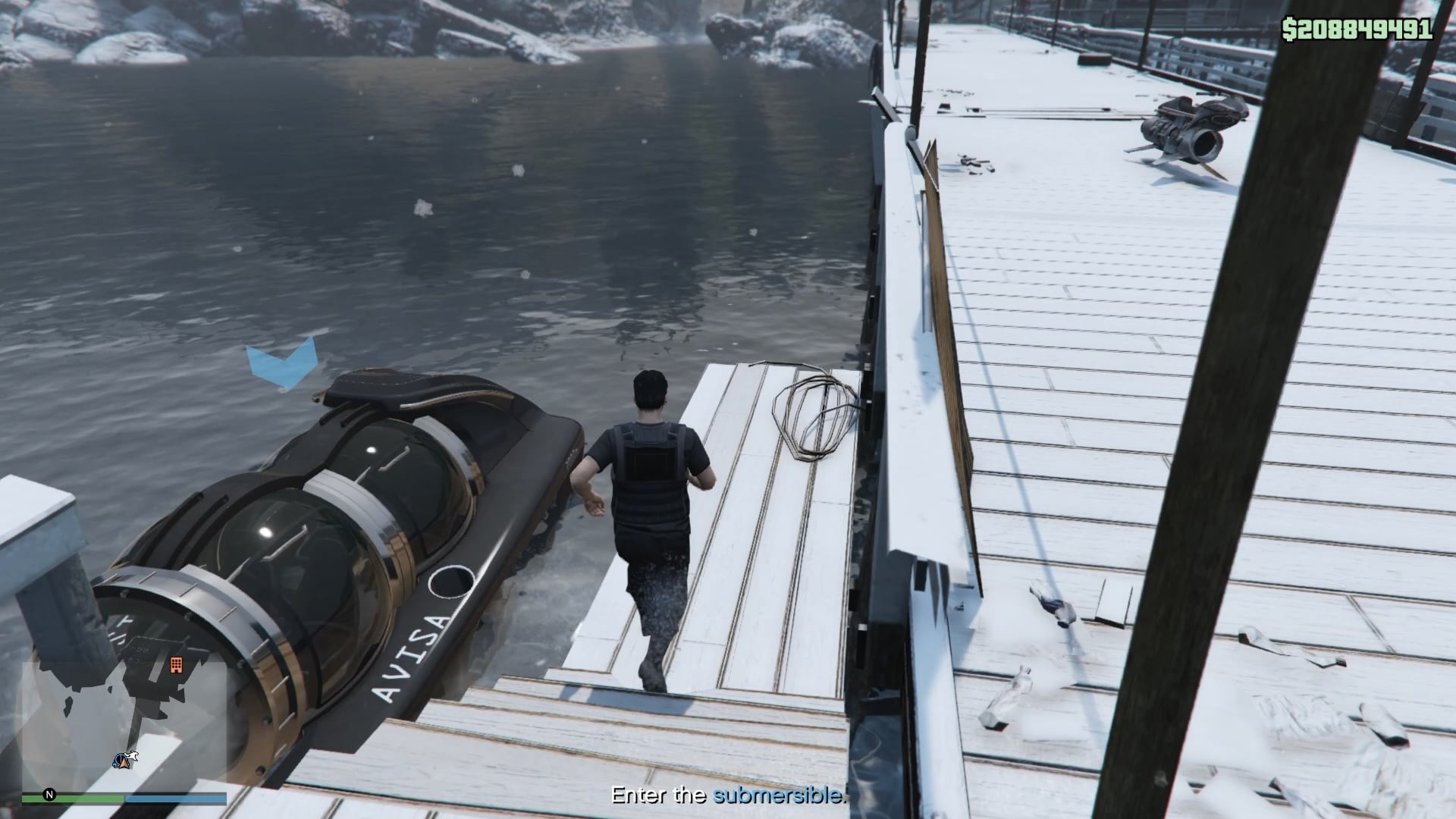This screenshot has height=819, width=1456.
Task: Click the black N north indicator
Action: [x=49, y=794]
